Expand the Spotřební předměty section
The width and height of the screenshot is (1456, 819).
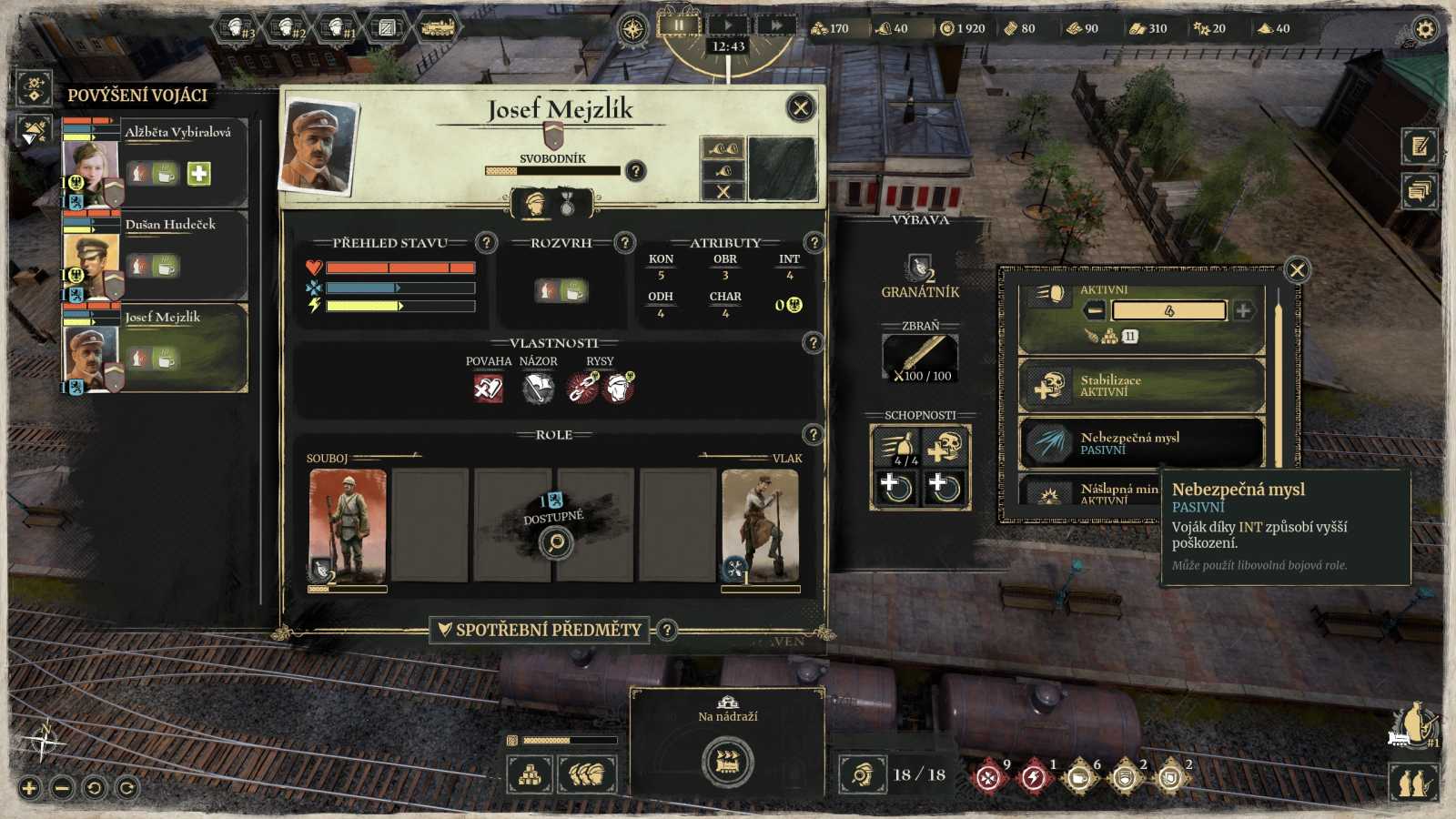pos(540,630)
